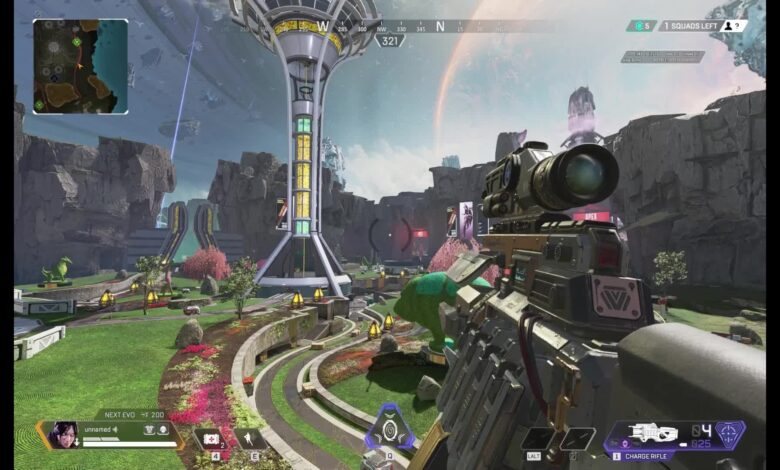The height and width of the screenshot is (470, 780).
Task: Activate the tactical ability icon
Action: pos(390,429)
